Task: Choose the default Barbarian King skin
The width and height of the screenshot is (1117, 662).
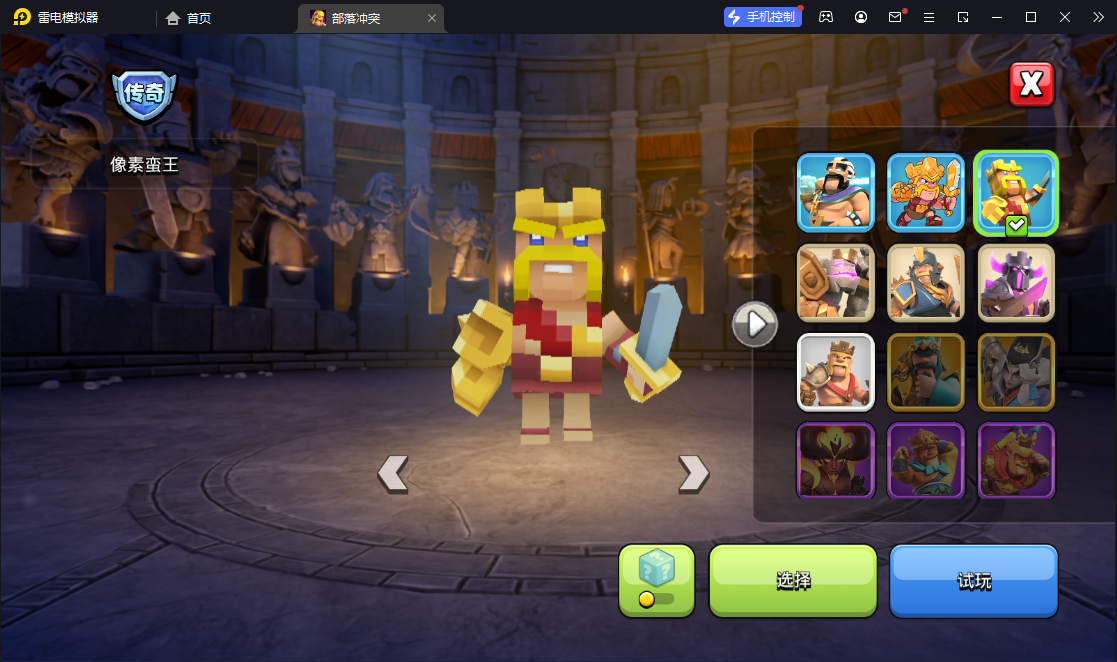Action: tap(836, 372)
